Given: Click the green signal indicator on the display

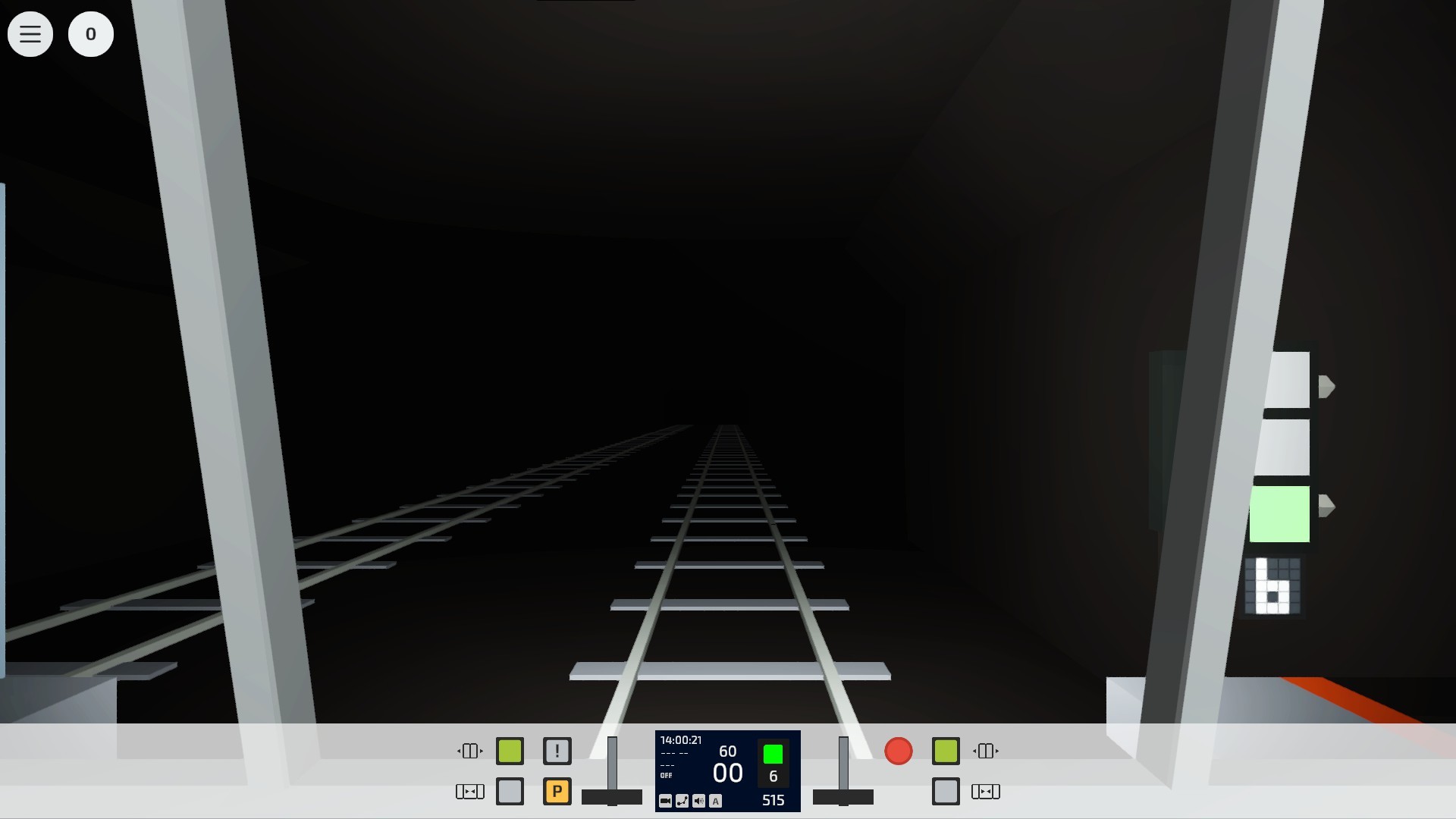Looking at the screenshot, I should (773, 755).
